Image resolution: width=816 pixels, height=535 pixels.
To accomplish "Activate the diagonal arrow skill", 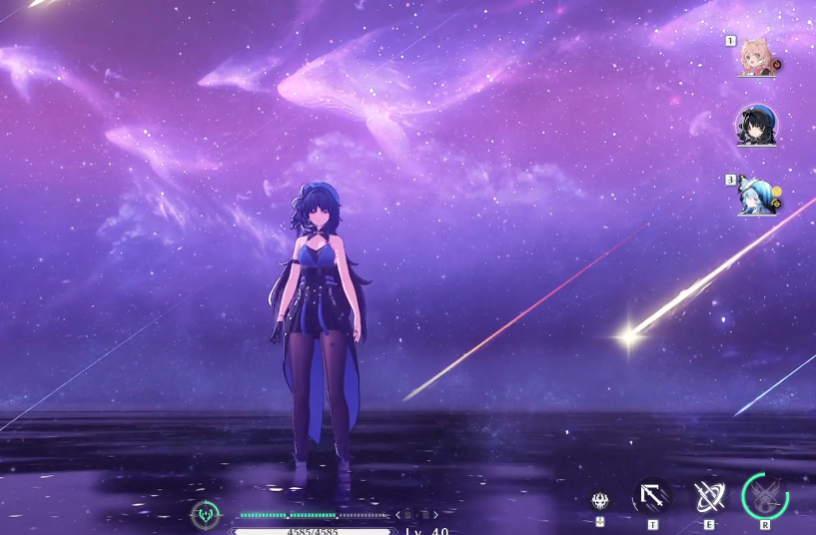I will click(652, 496).
